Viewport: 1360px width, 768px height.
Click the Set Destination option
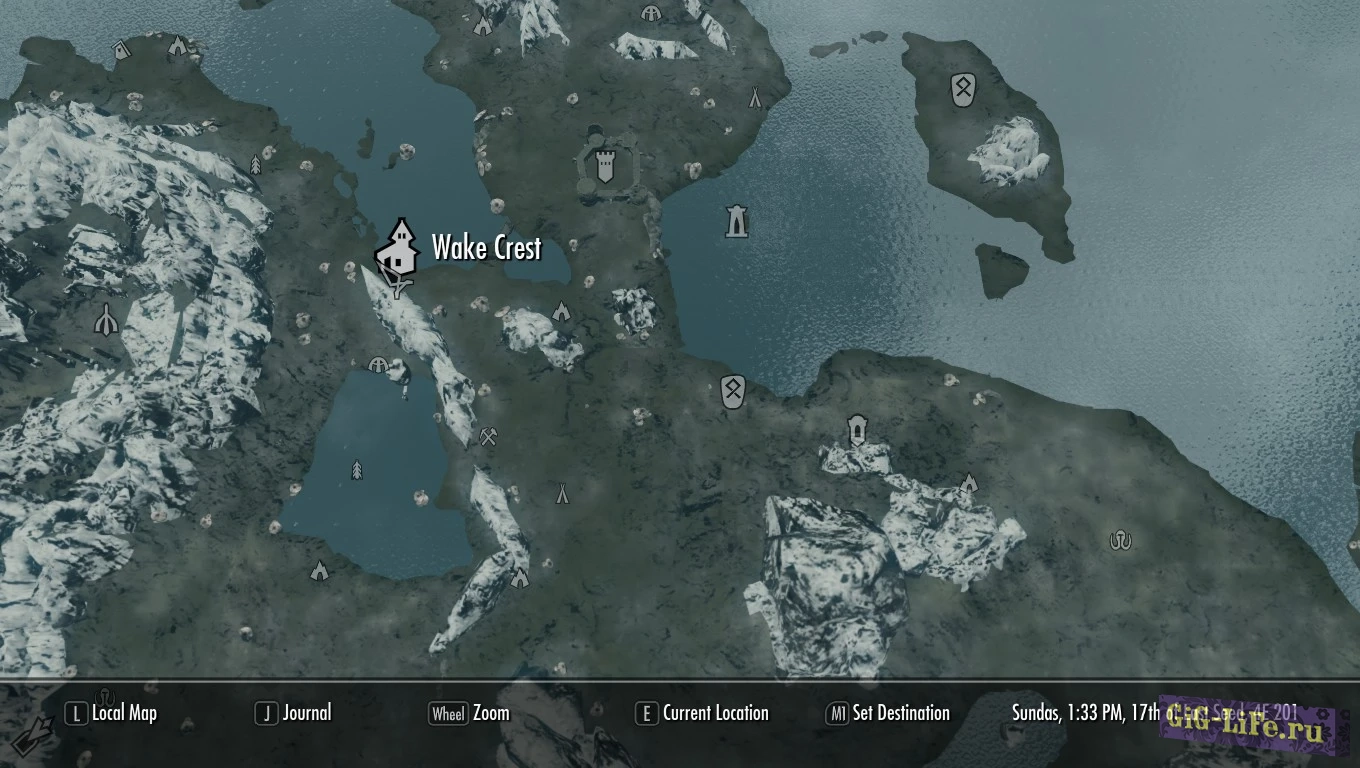(888, 713)
